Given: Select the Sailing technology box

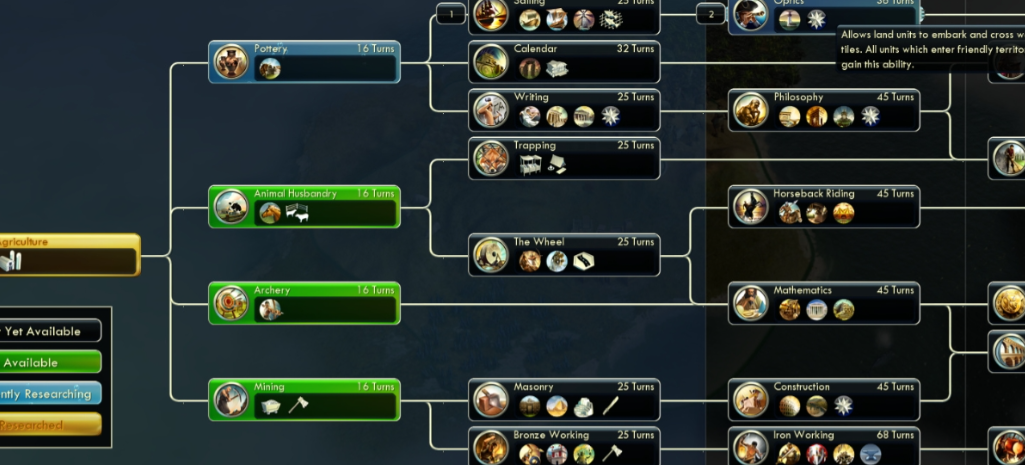Looking at the screenshot, I should tap(564, 15).
